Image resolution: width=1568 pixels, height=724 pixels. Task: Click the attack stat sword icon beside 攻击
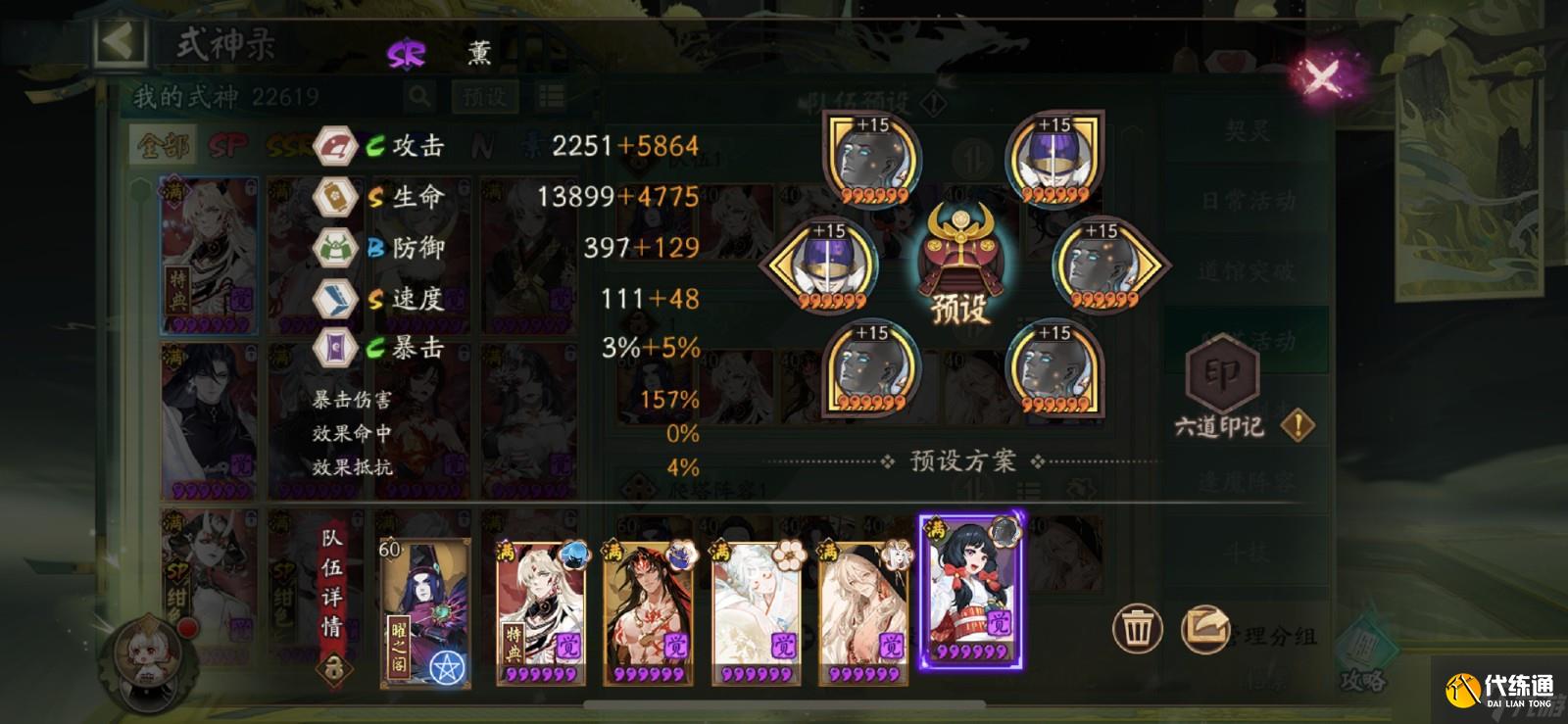334,145
